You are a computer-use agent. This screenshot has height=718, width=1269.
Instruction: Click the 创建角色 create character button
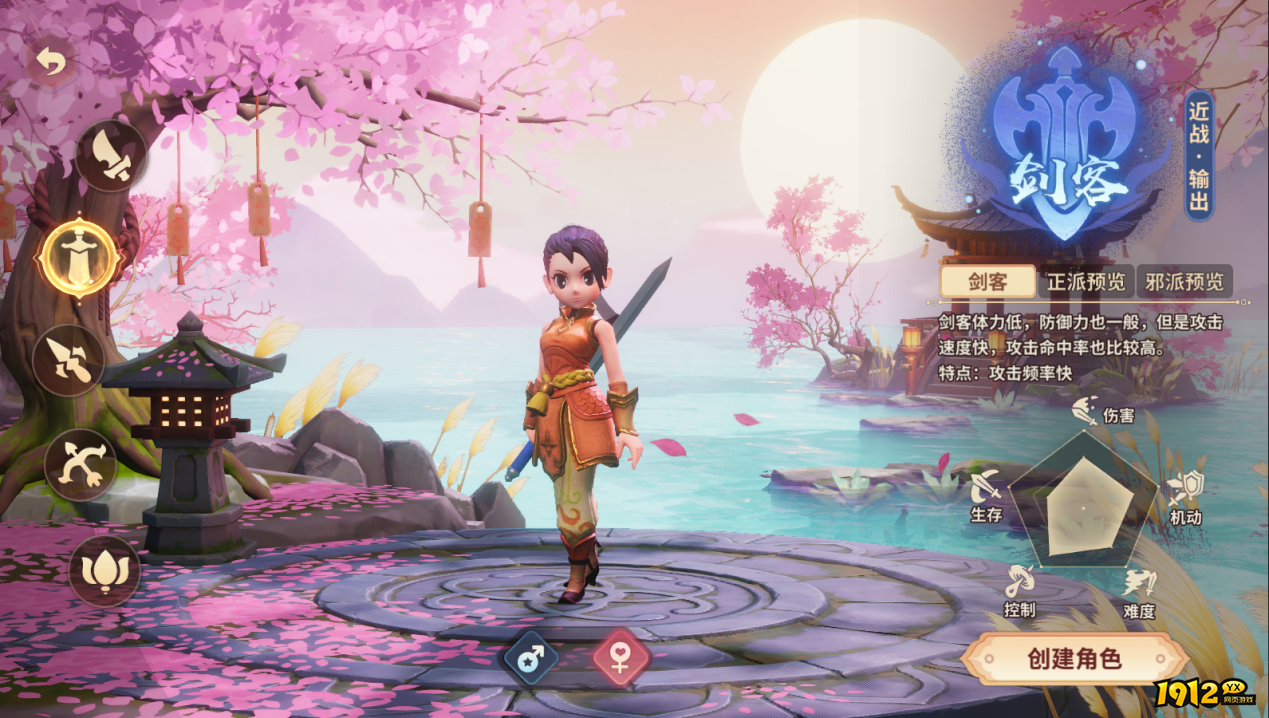1074,659
